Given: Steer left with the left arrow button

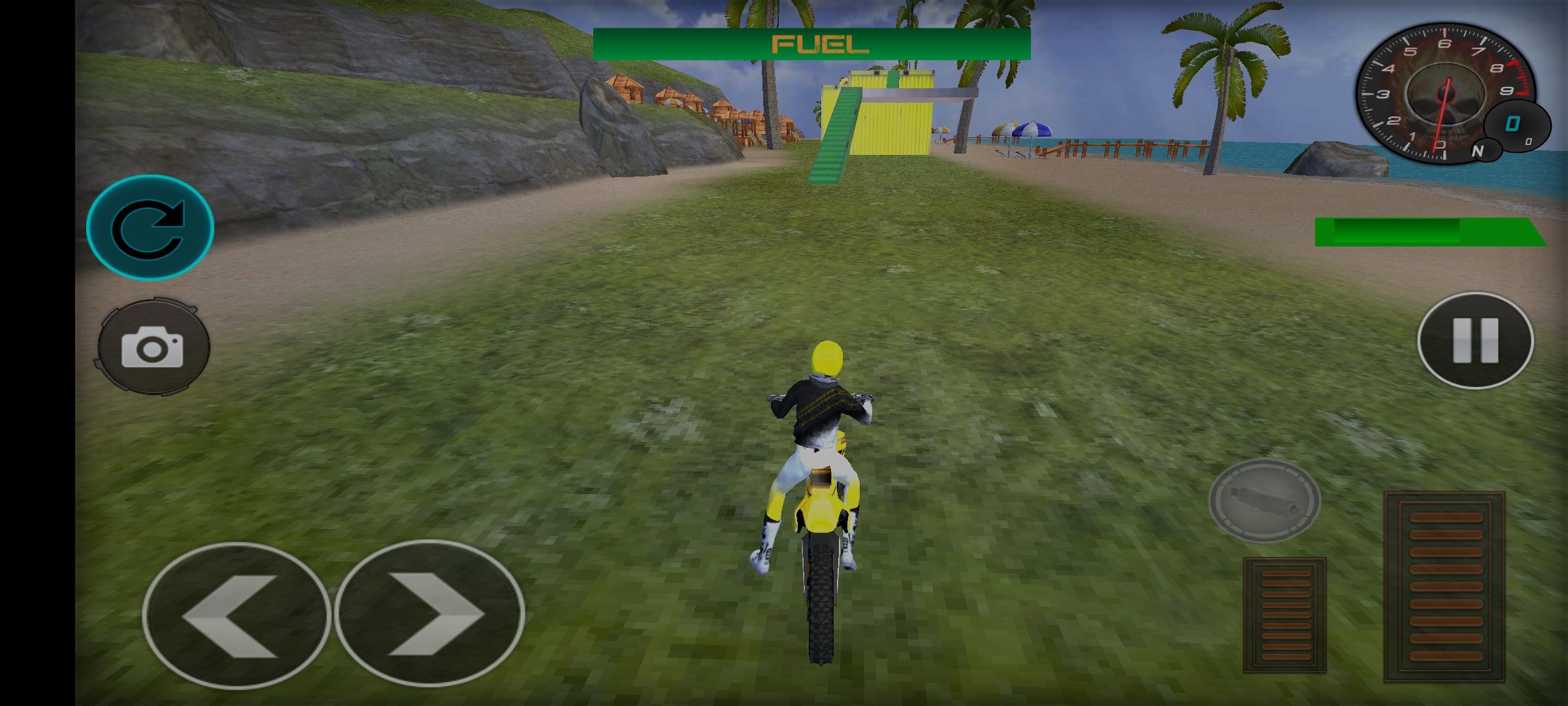Looking at the screenshot, I should [x=236, y=615].
